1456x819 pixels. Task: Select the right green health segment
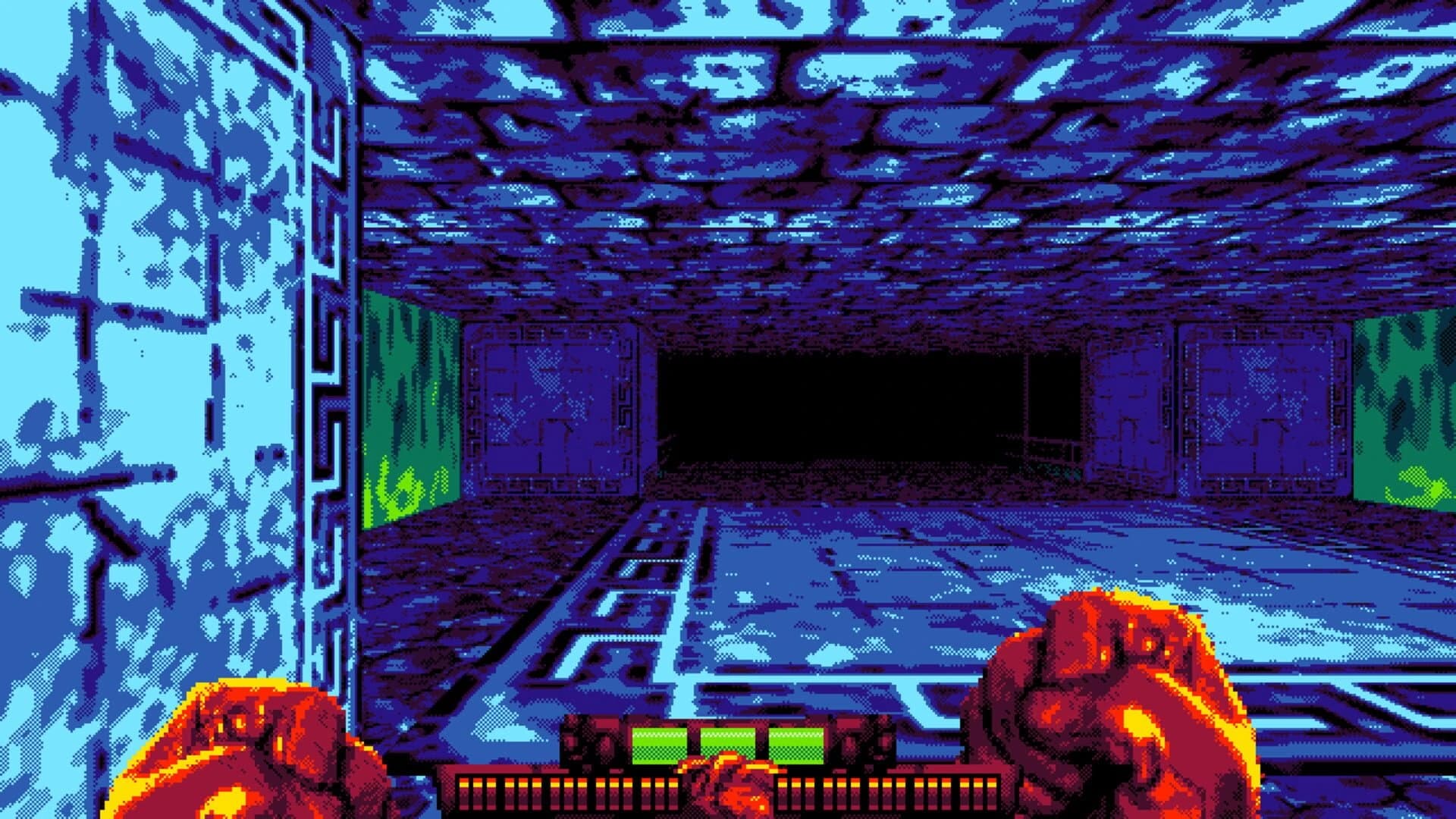tap(796, 743)
